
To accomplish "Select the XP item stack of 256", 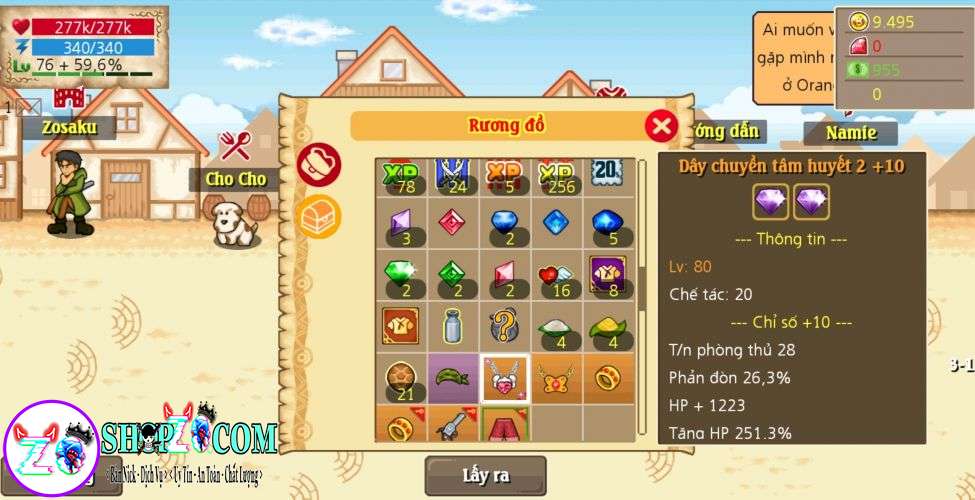I will click(x=556, y=176).
